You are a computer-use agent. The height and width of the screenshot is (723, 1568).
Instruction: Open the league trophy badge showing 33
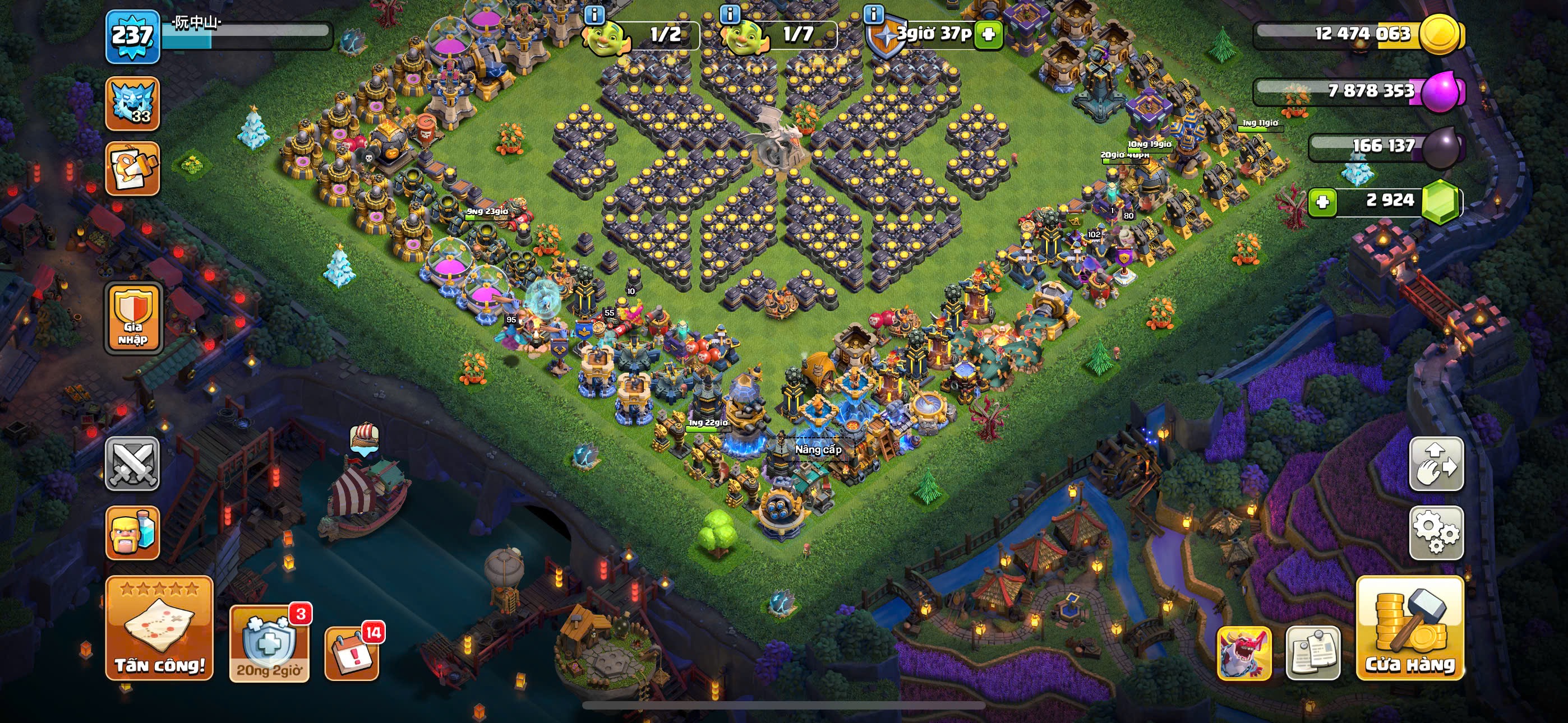[x=133, y=104]
